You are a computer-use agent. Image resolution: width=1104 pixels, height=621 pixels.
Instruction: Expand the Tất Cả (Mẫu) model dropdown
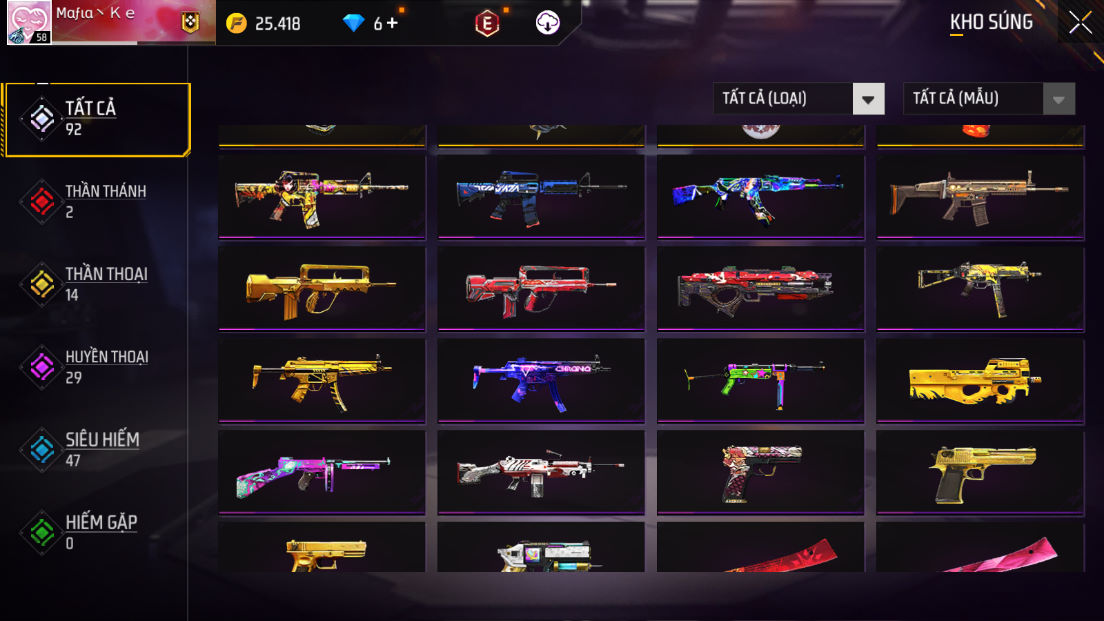988,98
